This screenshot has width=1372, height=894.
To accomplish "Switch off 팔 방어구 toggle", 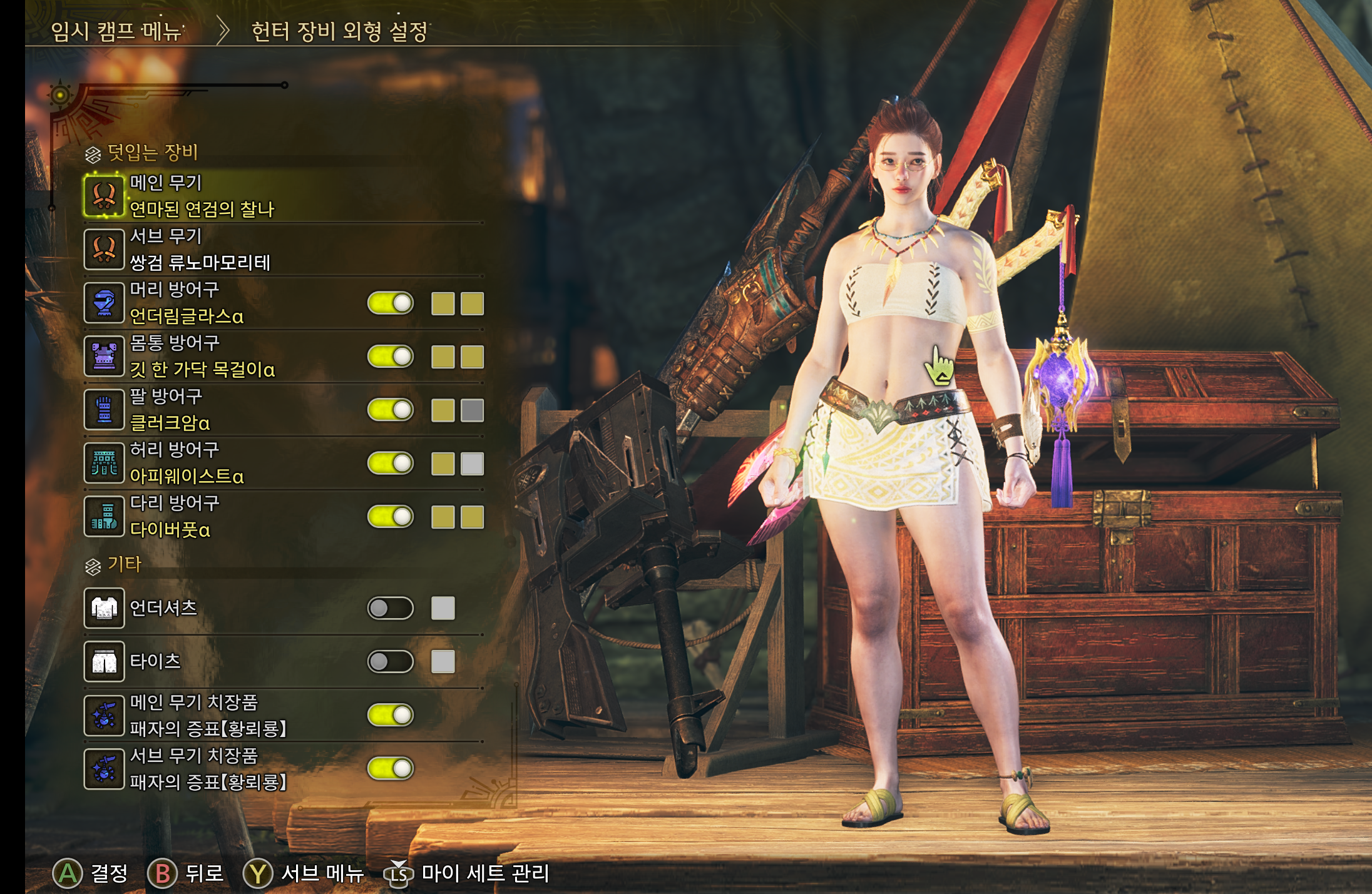I will [x=391, y=410].
